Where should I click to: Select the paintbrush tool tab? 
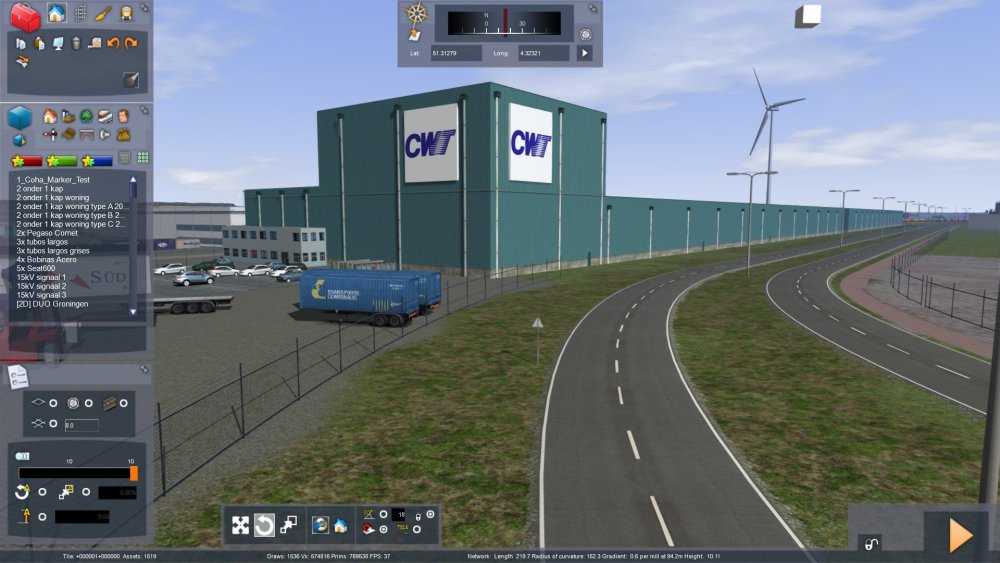pos(103,14)
